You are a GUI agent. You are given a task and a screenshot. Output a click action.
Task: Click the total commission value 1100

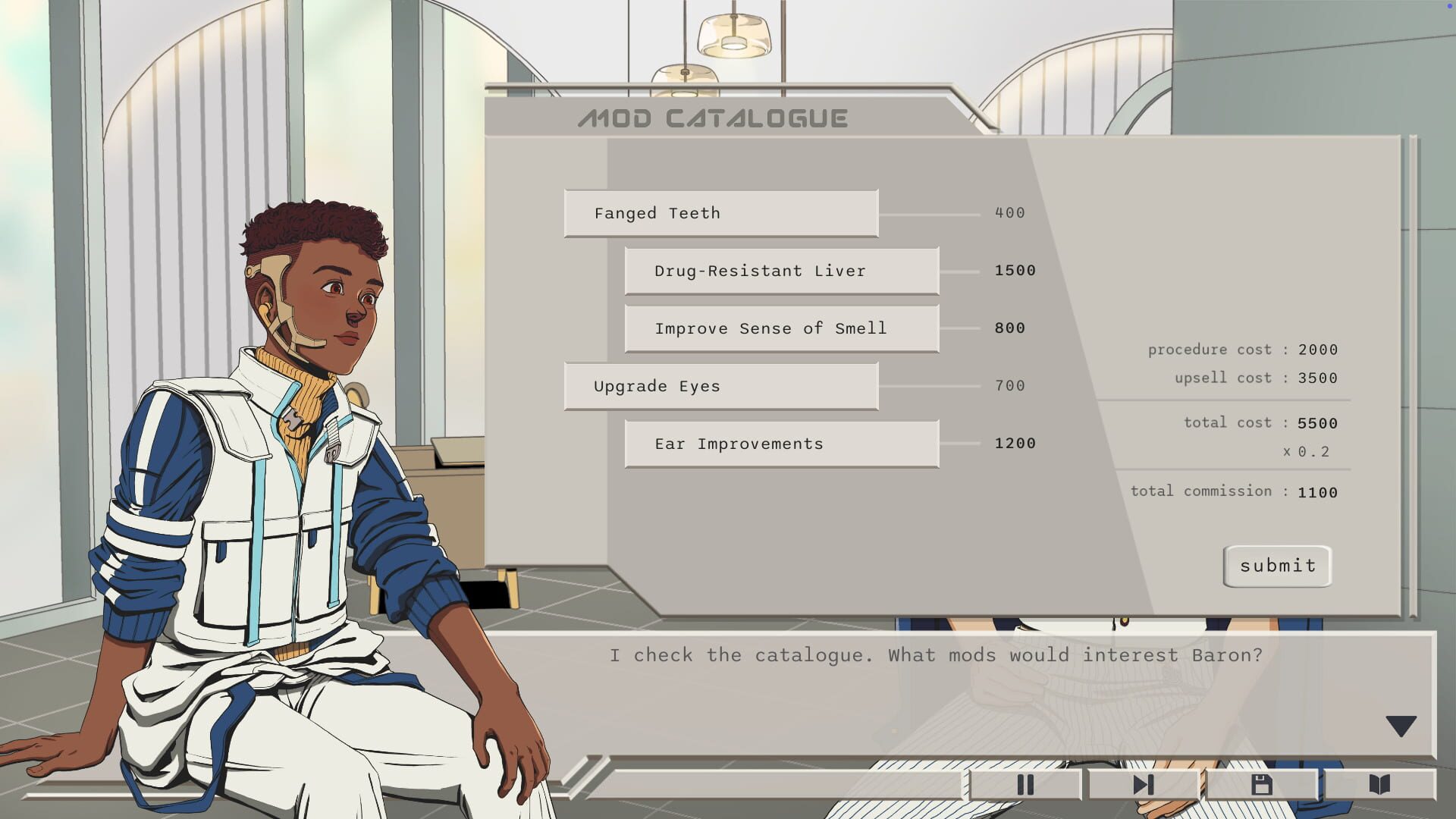1318,491
